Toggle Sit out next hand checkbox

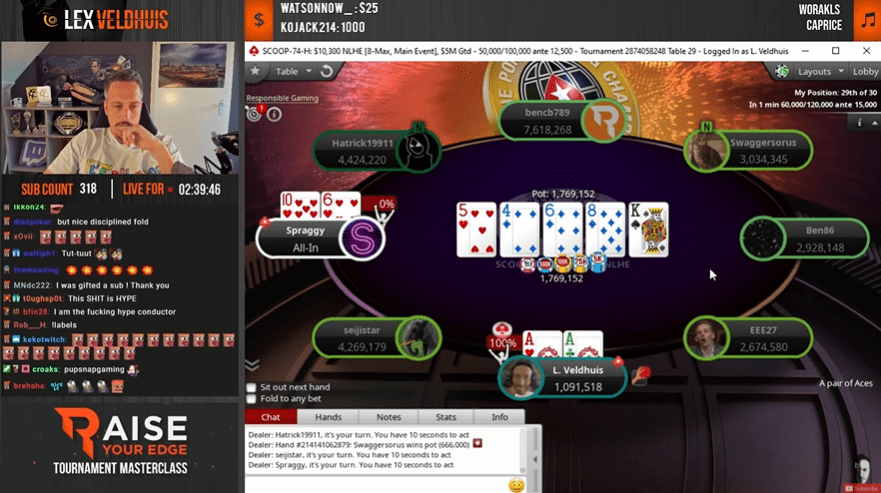pyautogui.click(x=251, y=387)
